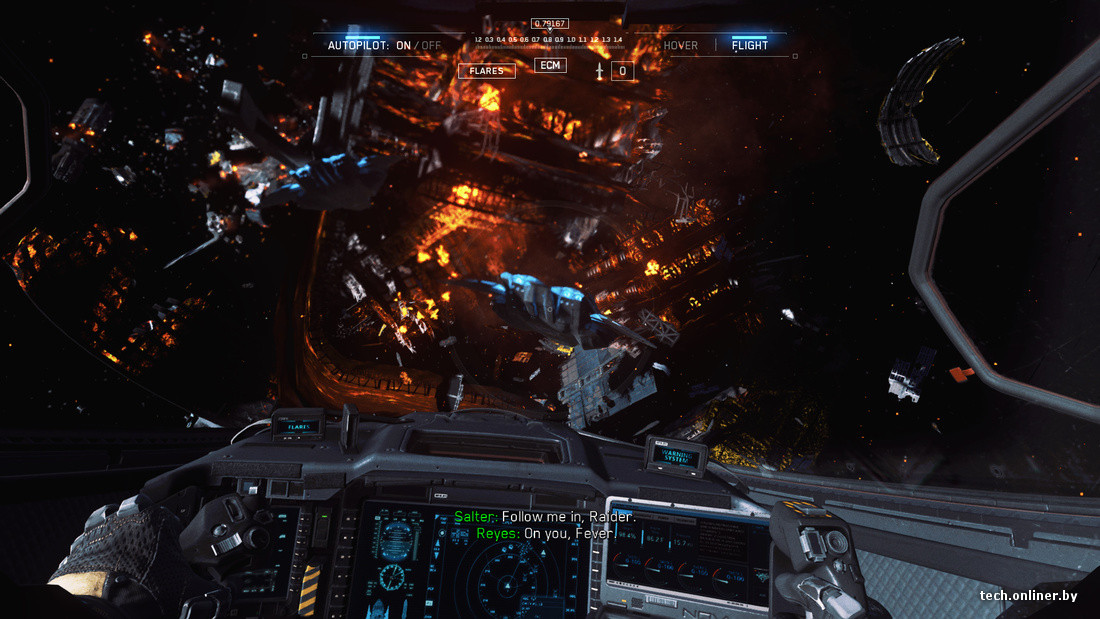The image size is (1100, 619).
Task: Select FLIGHT mode
Action: [750, 45]
